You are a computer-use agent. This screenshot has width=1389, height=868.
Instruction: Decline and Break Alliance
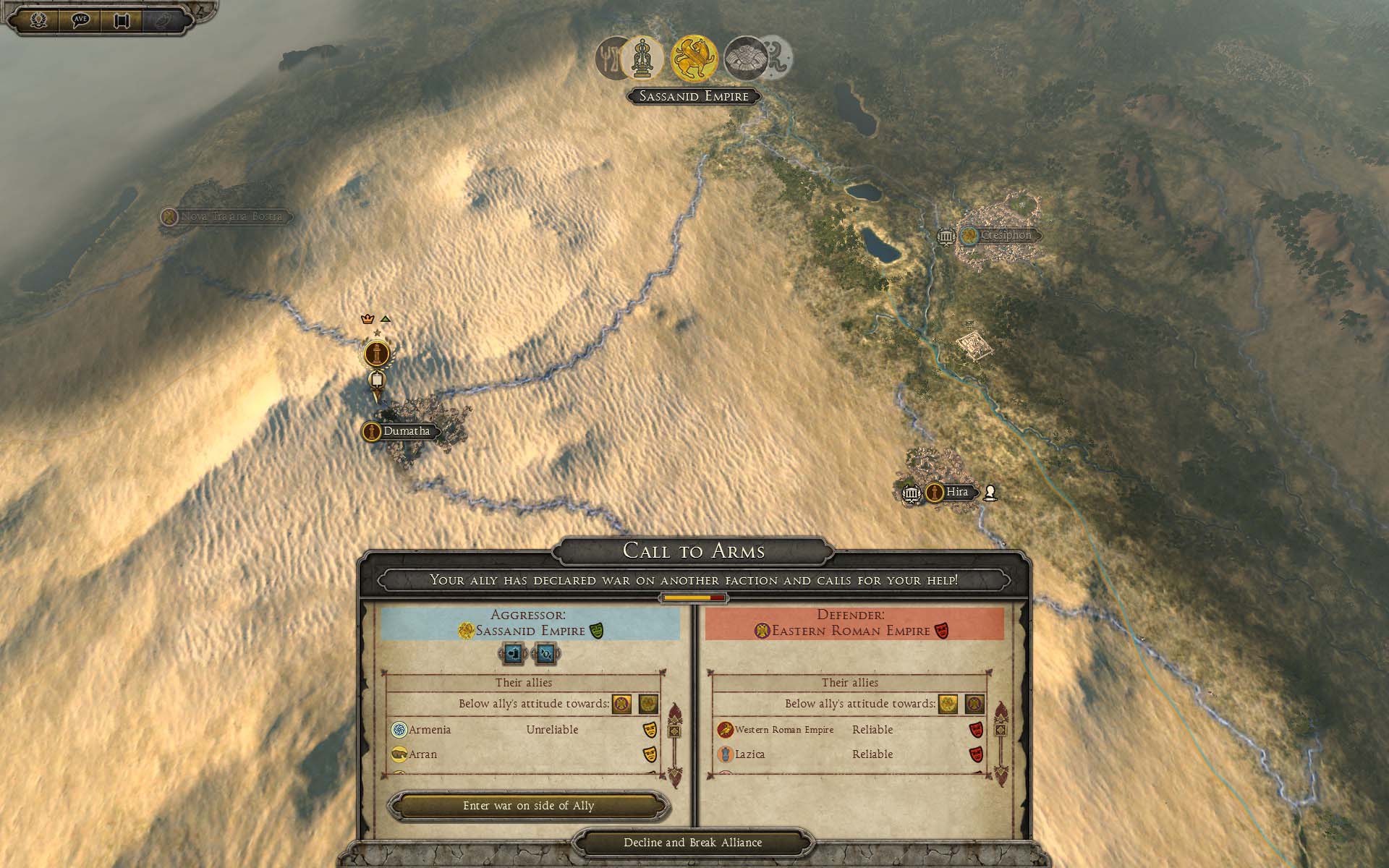click(692, 843)
